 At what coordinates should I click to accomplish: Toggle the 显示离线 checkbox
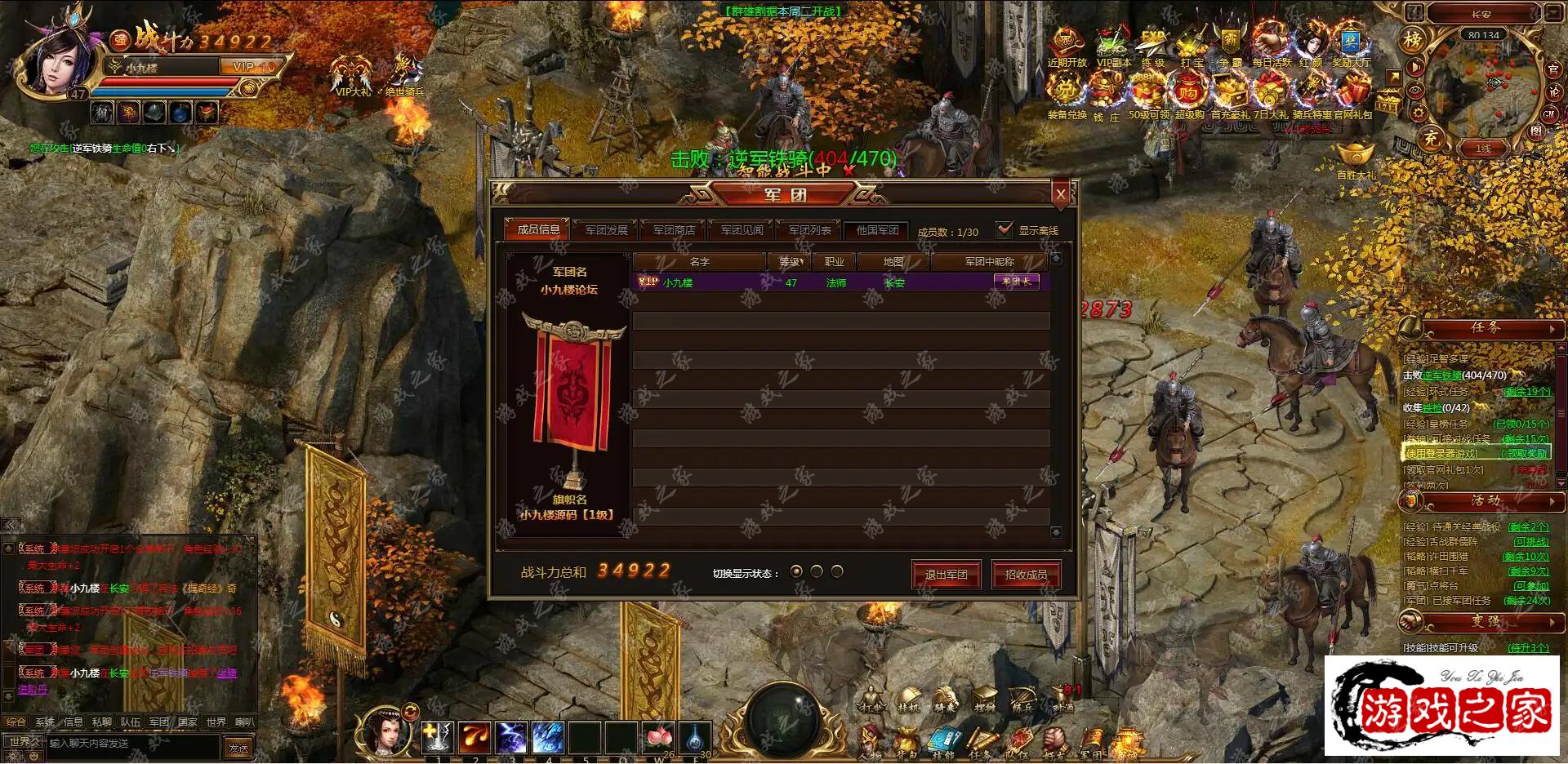click(1004, 230)
